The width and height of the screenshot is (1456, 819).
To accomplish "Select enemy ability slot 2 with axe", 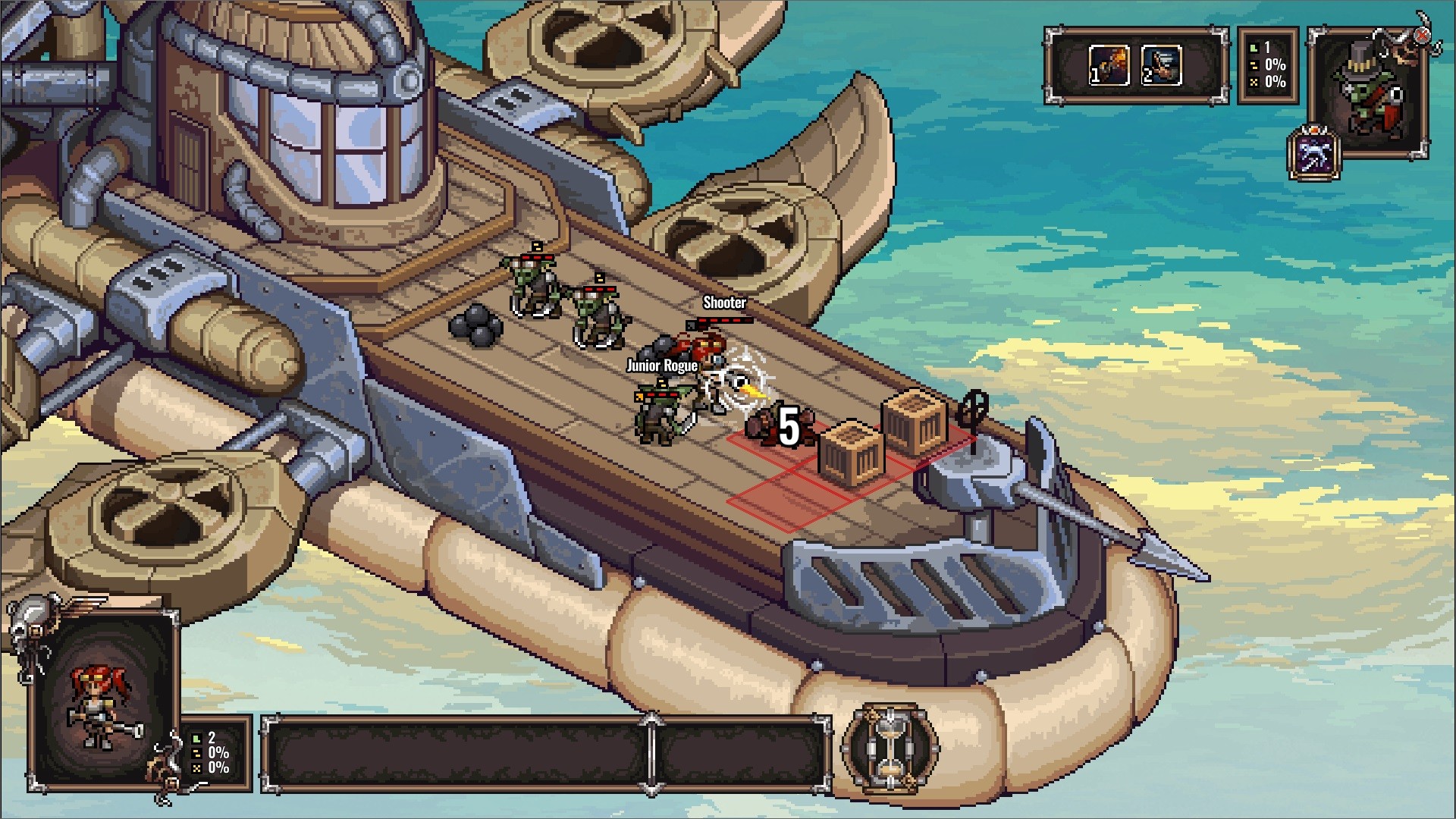I will (x=1161, y=65).
